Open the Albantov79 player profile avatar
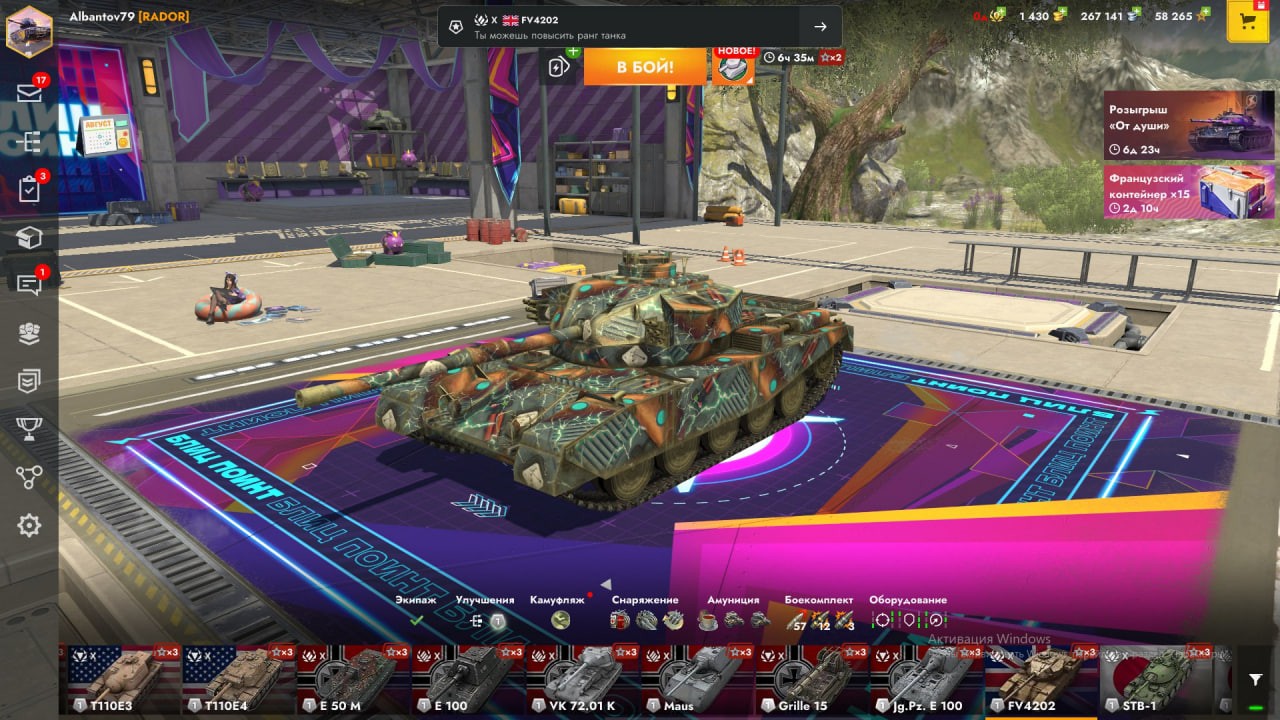The height and width of the screenshot is (720, 1280). pyautogui.click(x=29, y=29)
